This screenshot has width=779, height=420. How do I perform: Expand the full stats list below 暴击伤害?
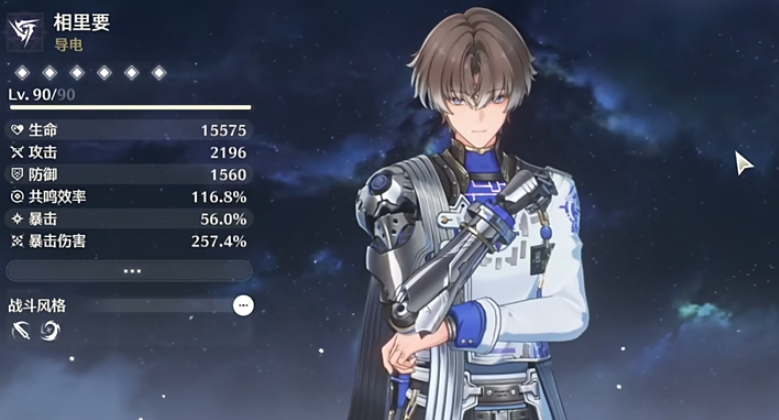click(x=129, y=271)
